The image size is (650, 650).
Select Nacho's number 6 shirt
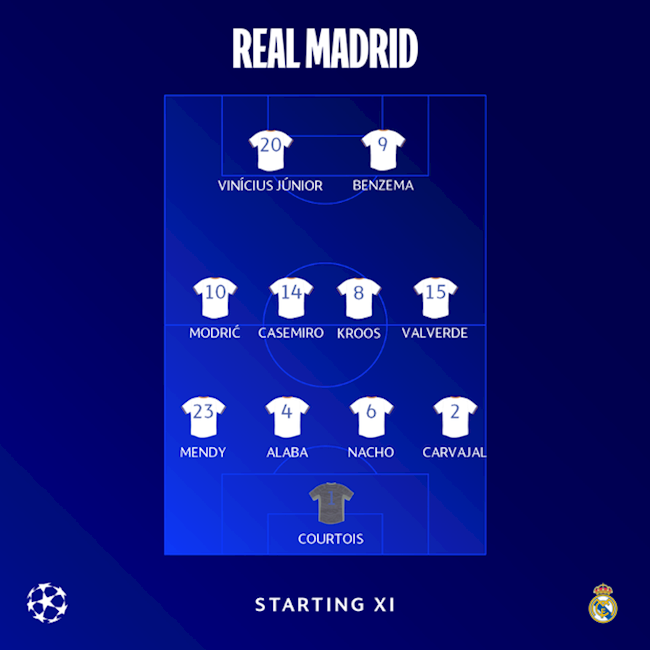[371, 417]
